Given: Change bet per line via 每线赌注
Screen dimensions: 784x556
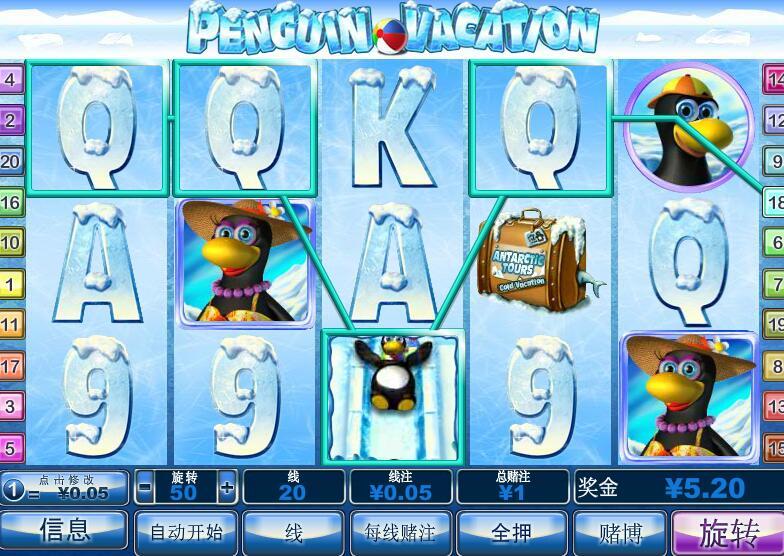Looking at the screenshot, I should click(x=400, y=532).
